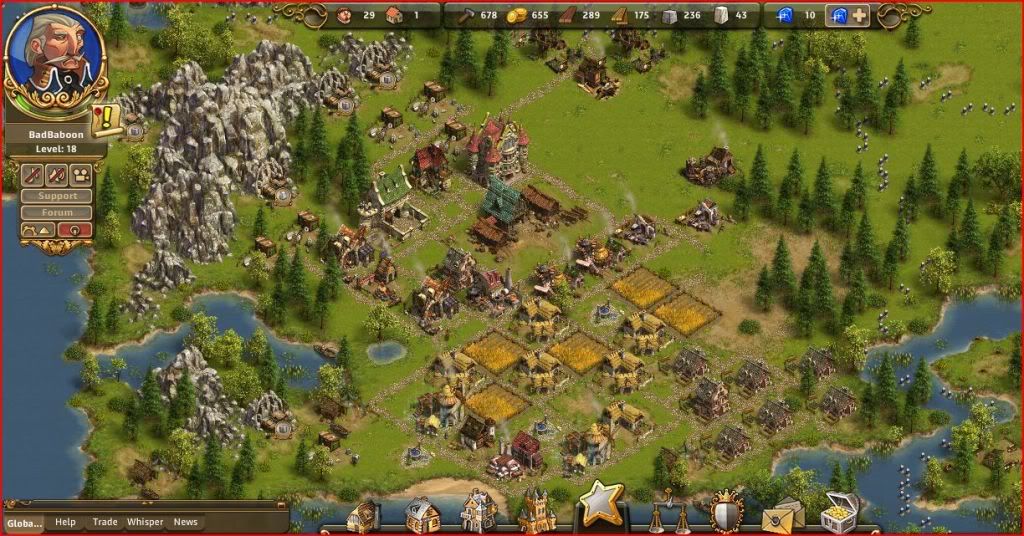Open the Forum link
The width and height of the screenshot is (1024, 536).
click(56, 212)
